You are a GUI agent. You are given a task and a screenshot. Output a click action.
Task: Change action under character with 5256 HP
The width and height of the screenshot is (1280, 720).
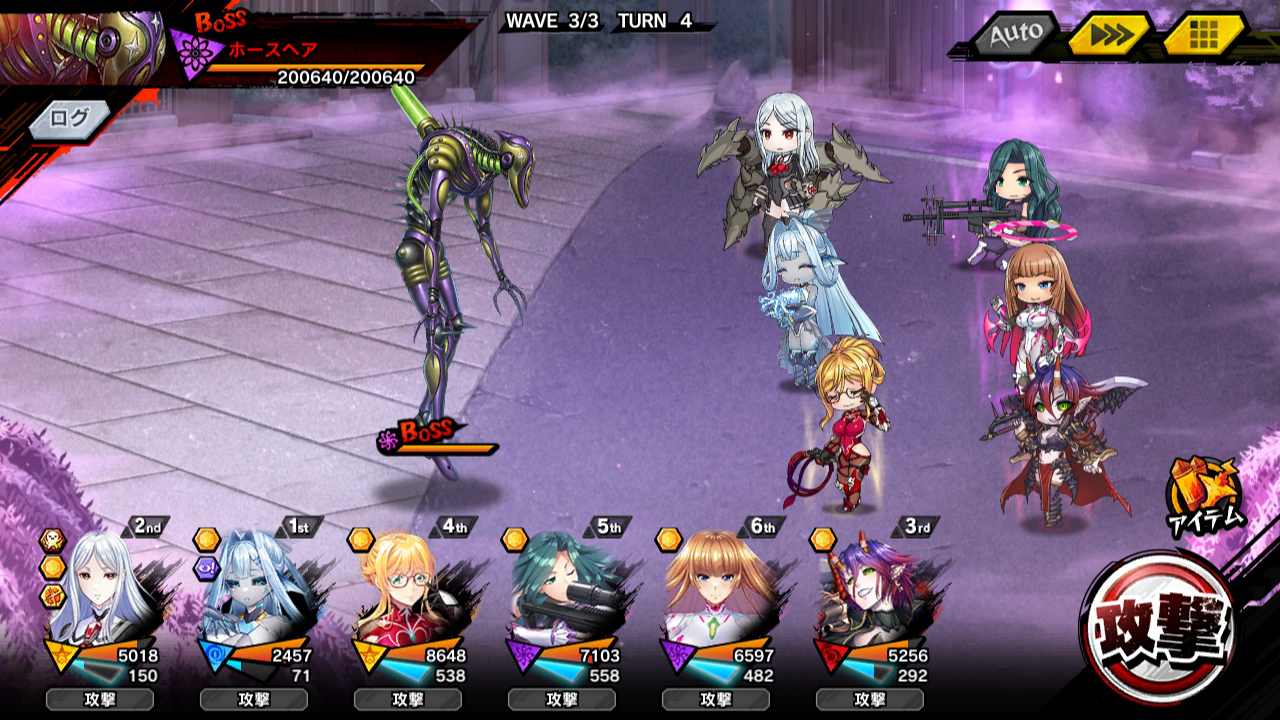(870, 699)
